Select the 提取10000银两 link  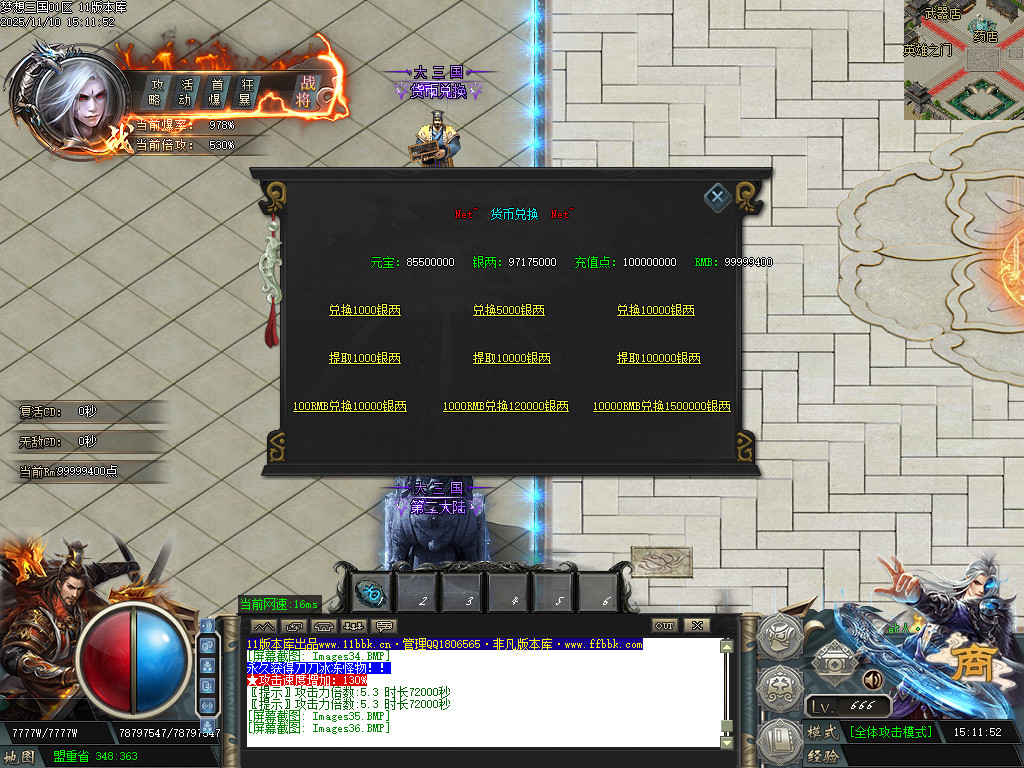coord(512,358)
